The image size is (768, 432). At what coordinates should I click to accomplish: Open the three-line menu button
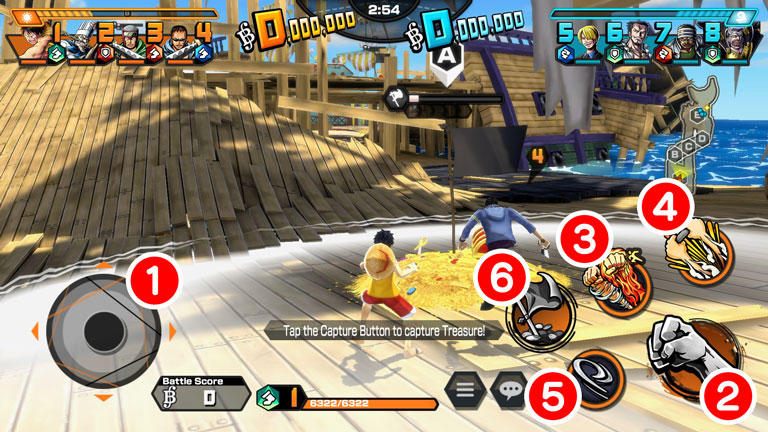coord(466,388)
